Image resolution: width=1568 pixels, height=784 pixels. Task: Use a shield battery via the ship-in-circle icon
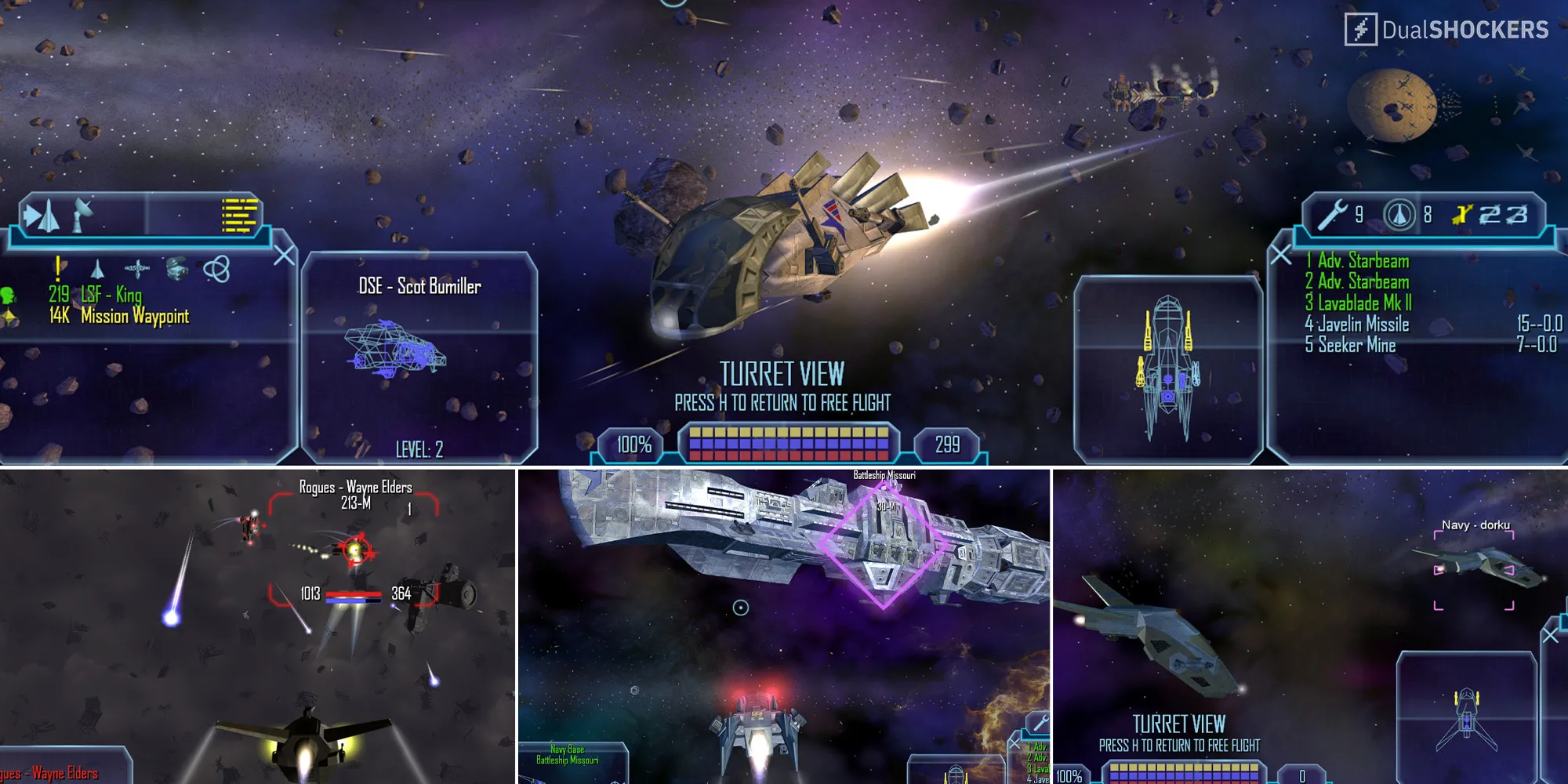coord(1399,215)
